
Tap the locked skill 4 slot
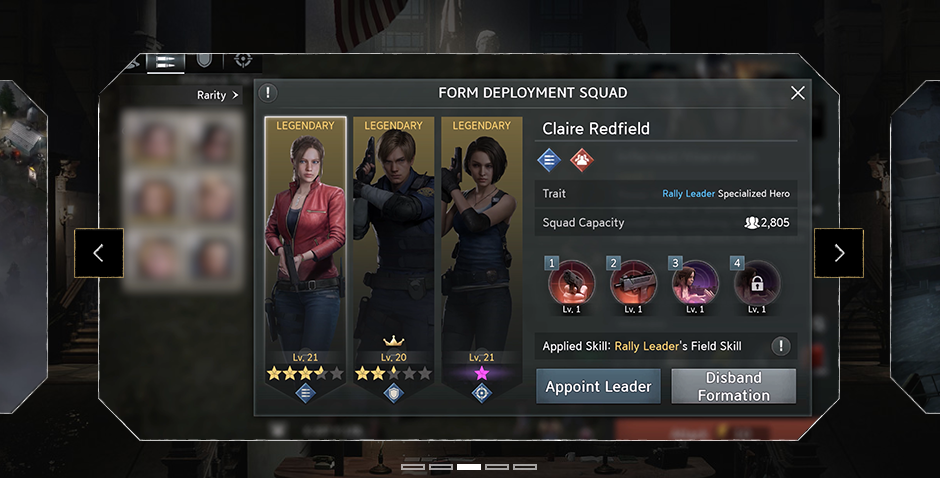click(757, 283)
